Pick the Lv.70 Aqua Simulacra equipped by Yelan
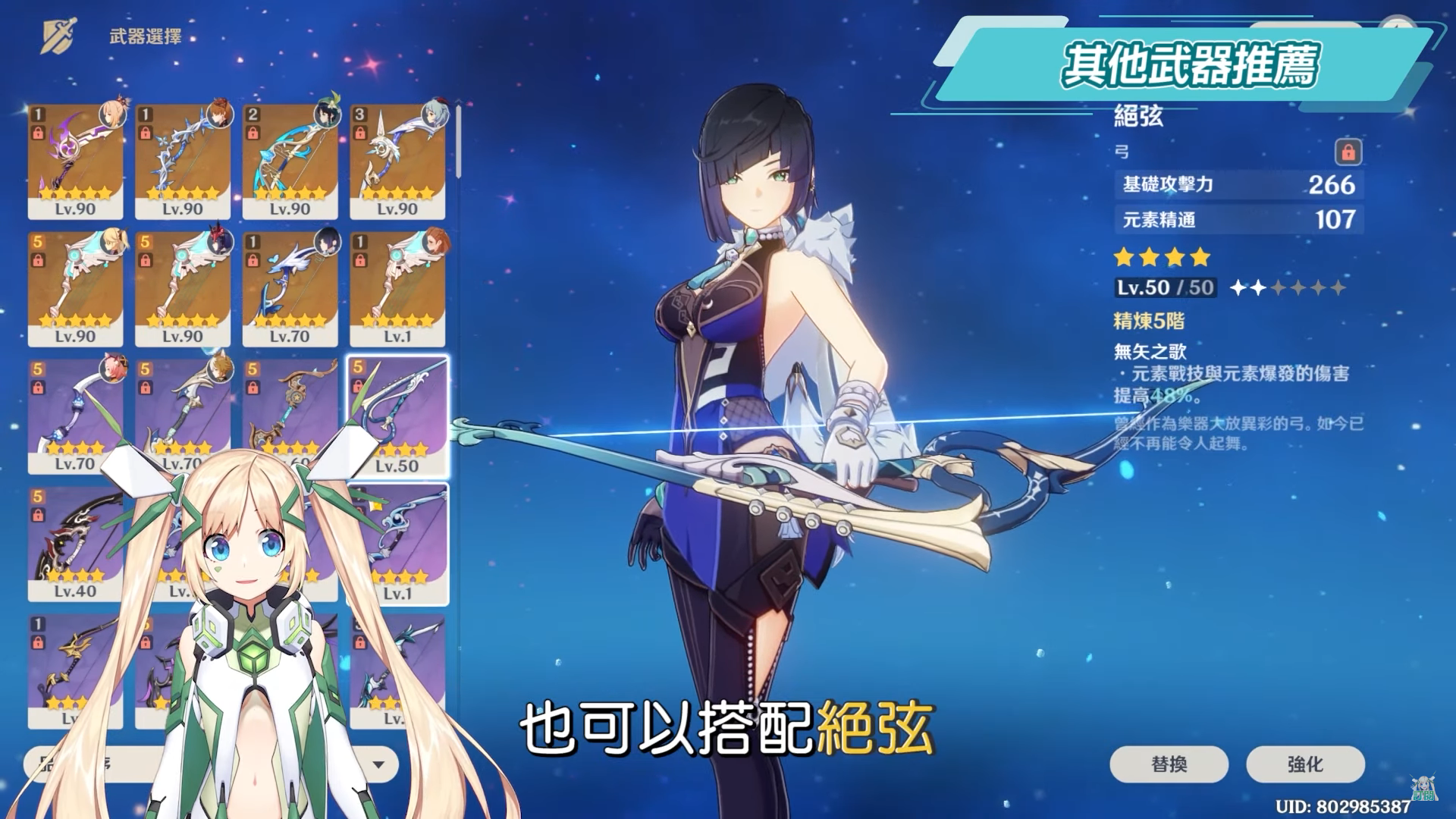The width and height of the screenshot is (1456, 819). coord(290,288)
